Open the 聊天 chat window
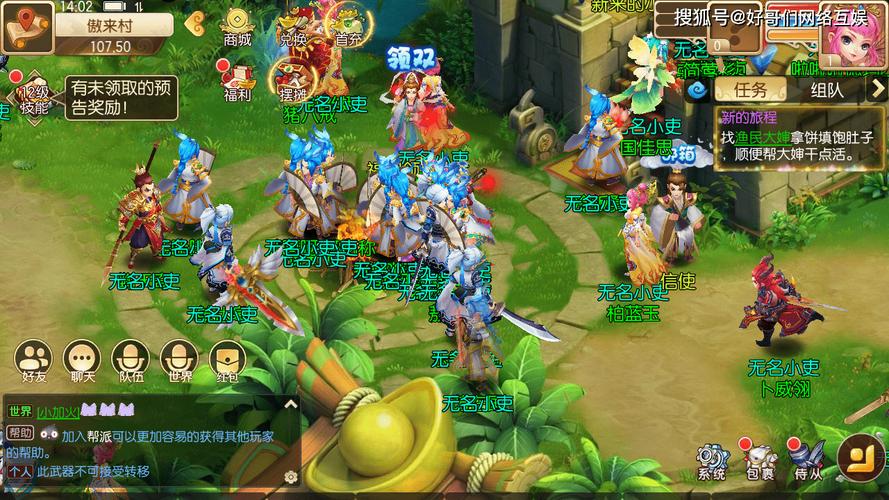889x500 pixels. (x=82, y=360)
